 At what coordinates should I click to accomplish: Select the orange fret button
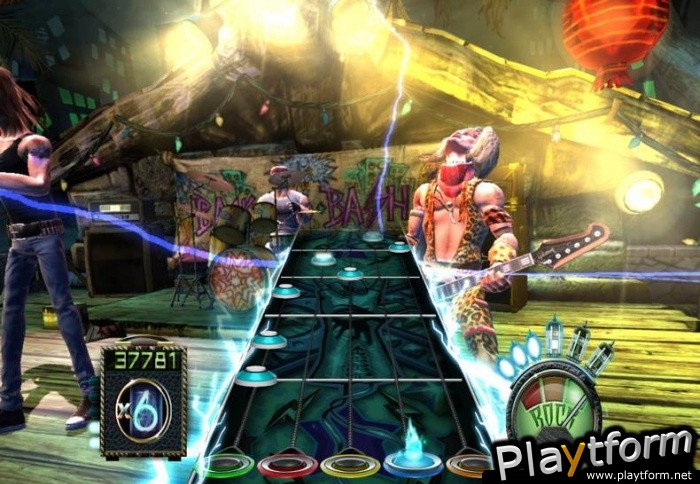[x=470, y=466]
